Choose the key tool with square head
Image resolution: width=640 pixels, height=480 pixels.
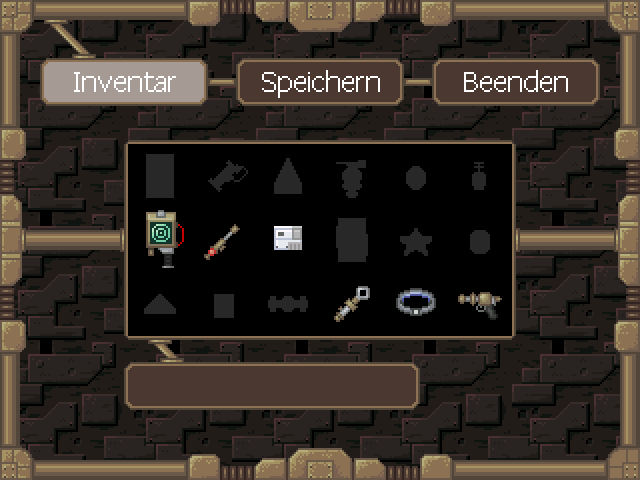tap(352, 302)
